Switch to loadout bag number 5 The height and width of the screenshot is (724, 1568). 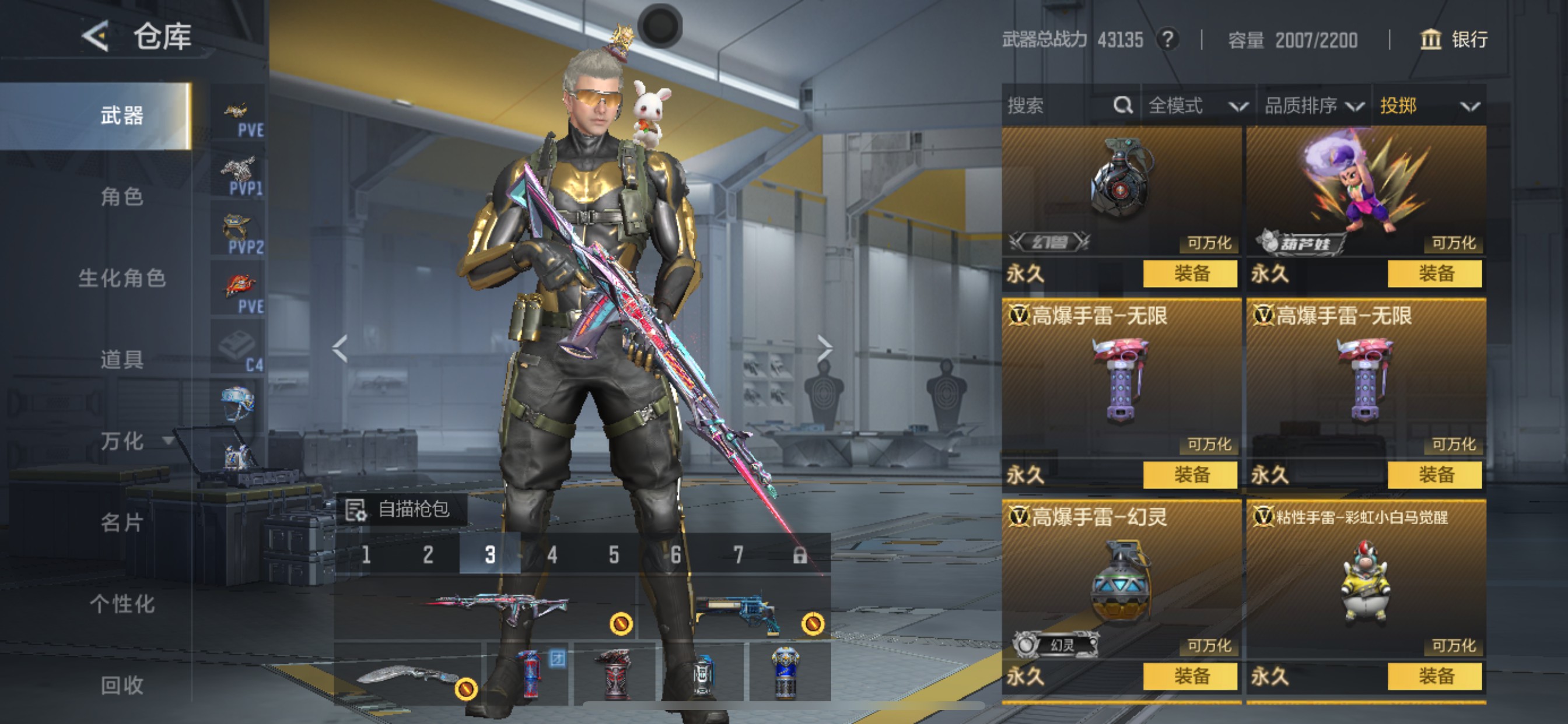pos(614,554)
